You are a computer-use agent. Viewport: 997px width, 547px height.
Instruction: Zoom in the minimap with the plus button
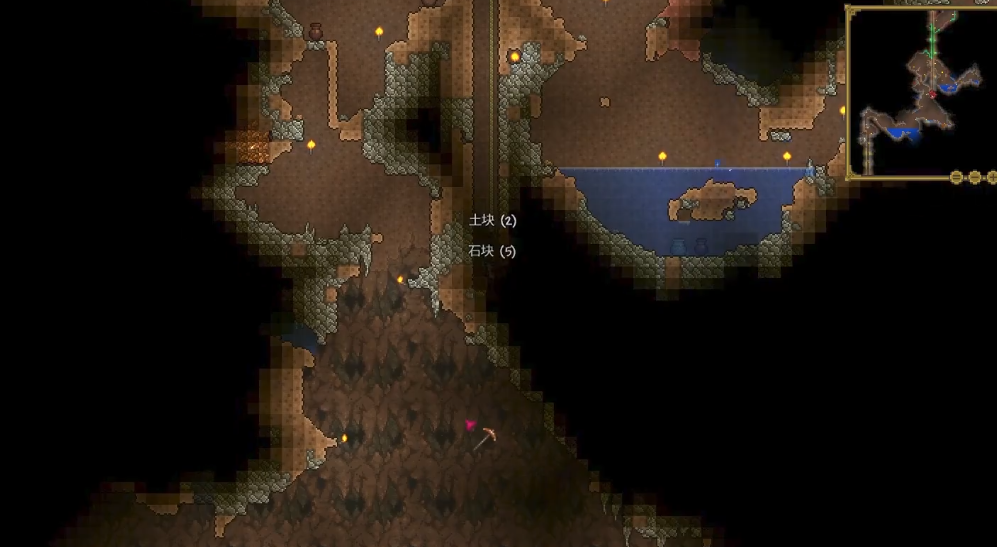pyautogui.click(x=992, y=178)
